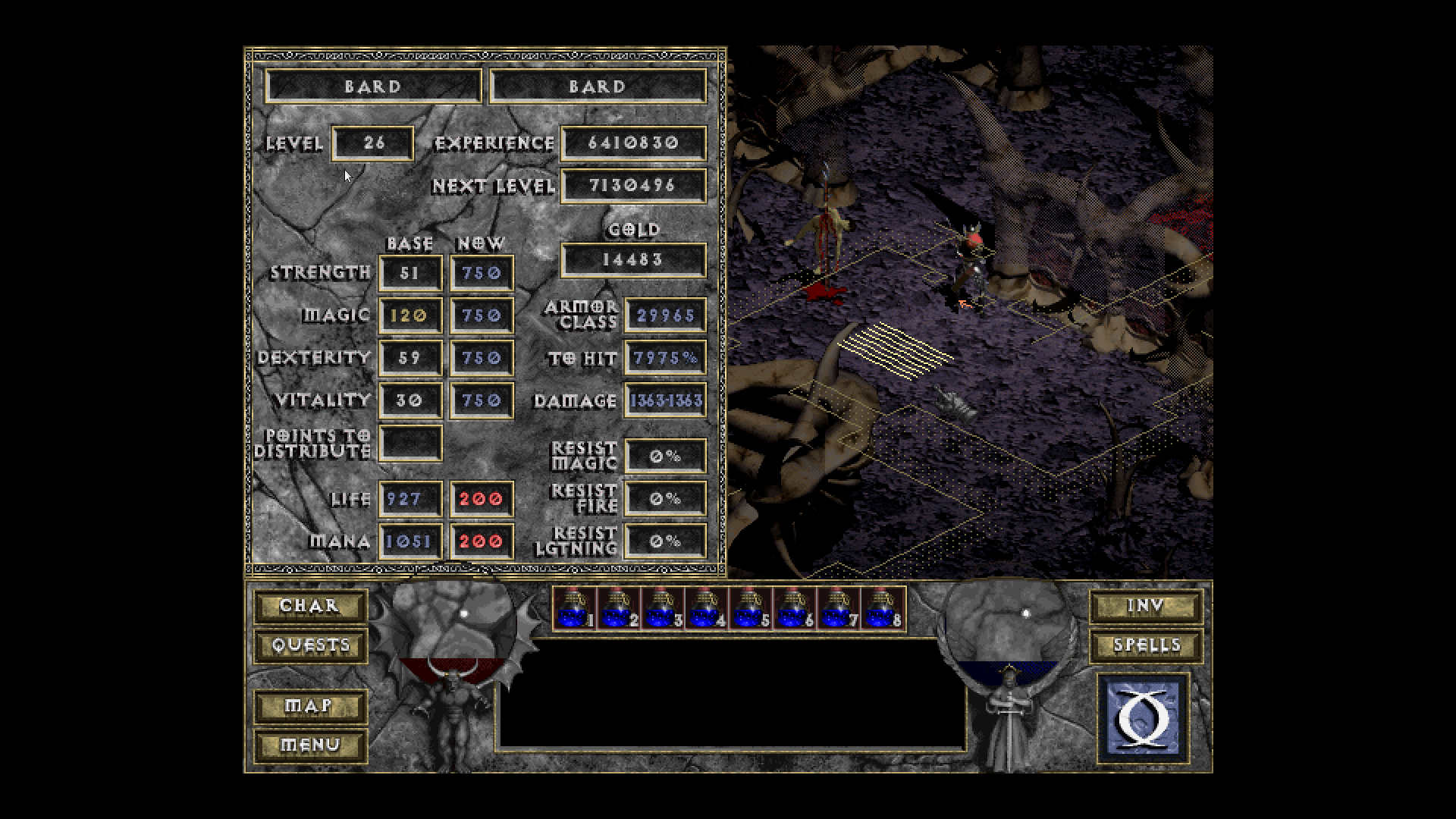The height and width of the screenshot is (819, 1456).
Task: Open the SPELLS book
Action: click(x=1146, y=645)
